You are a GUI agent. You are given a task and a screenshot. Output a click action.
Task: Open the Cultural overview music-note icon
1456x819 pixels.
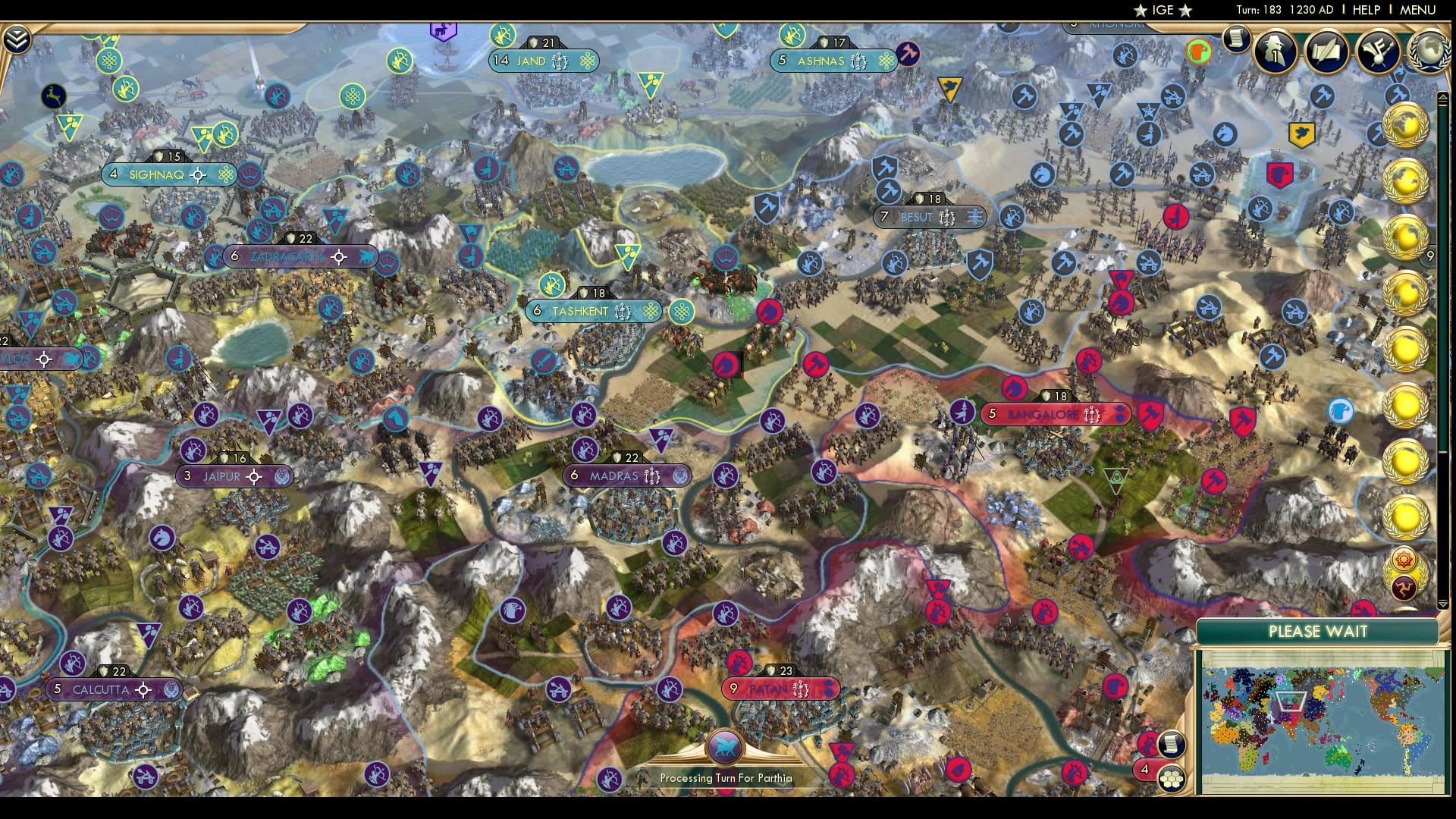(1376, 51)
